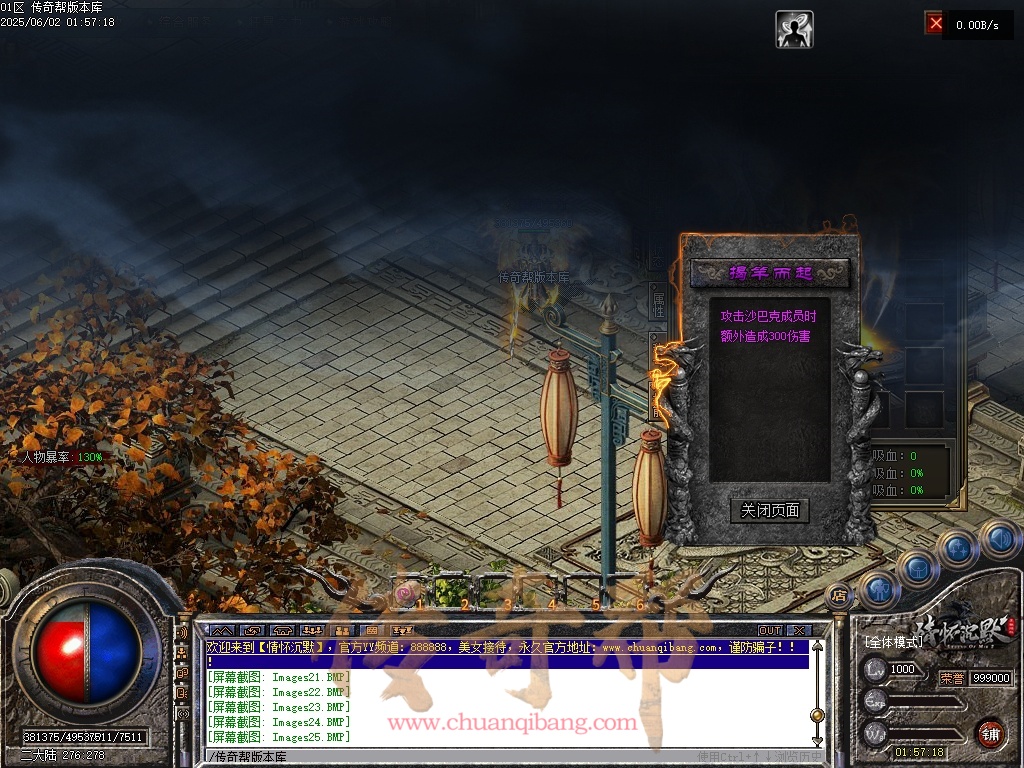Open the 荣誉 honor label
This screenshot has height=768, width=1024.
point(953,678)
